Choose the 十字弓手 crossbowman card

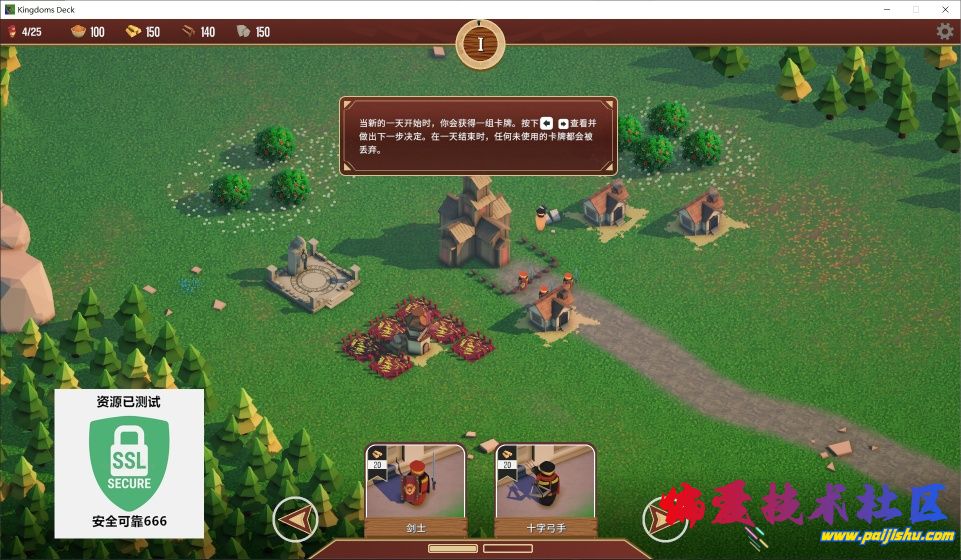coord(545,490)
